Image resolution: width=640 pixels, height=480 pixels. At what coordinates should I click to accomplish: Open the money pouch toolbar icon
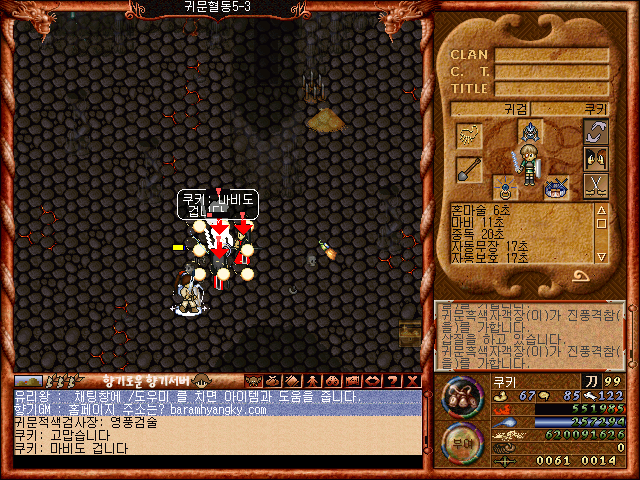tap(271, 380)
